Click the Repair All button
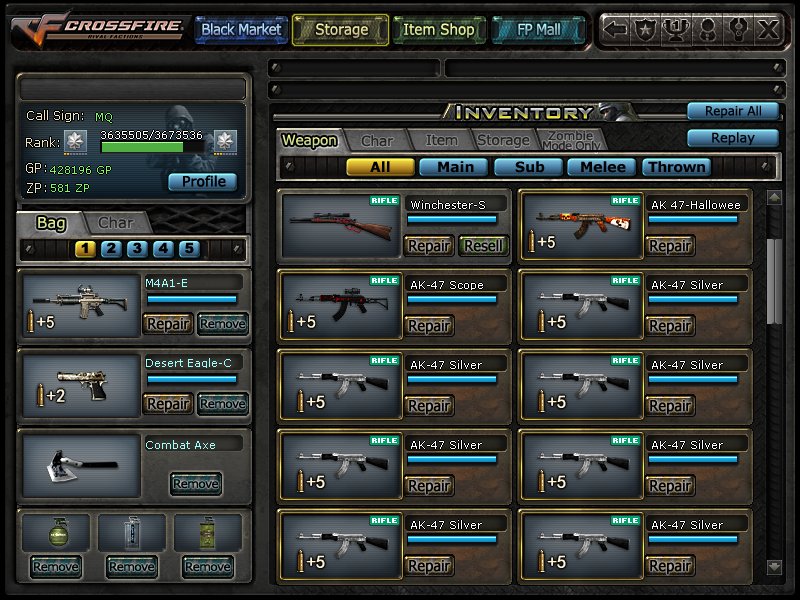This screenshot has width=800, height=600. point(732,111)
